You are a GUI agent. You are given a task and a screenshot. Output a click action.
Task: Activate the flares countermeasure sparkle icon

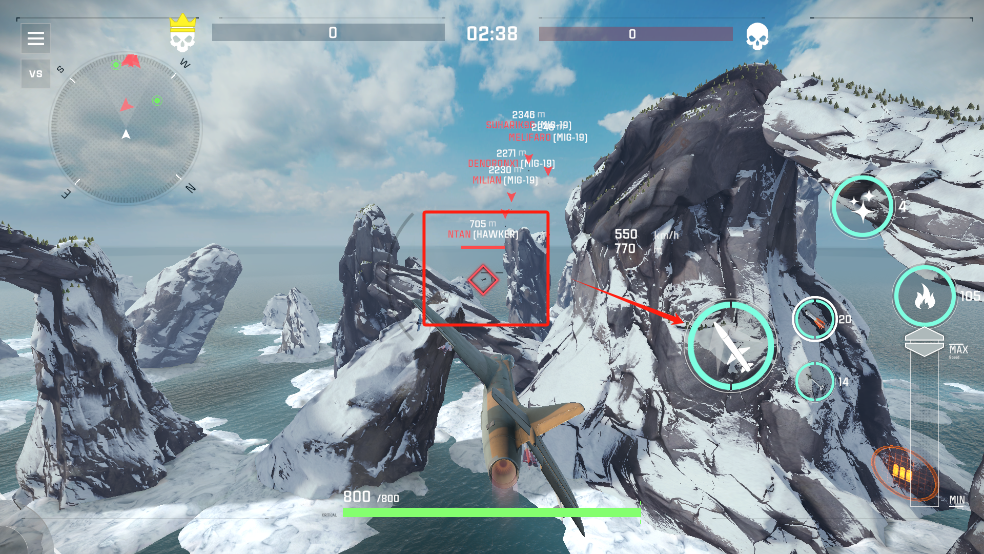click(x=862, y=207)
